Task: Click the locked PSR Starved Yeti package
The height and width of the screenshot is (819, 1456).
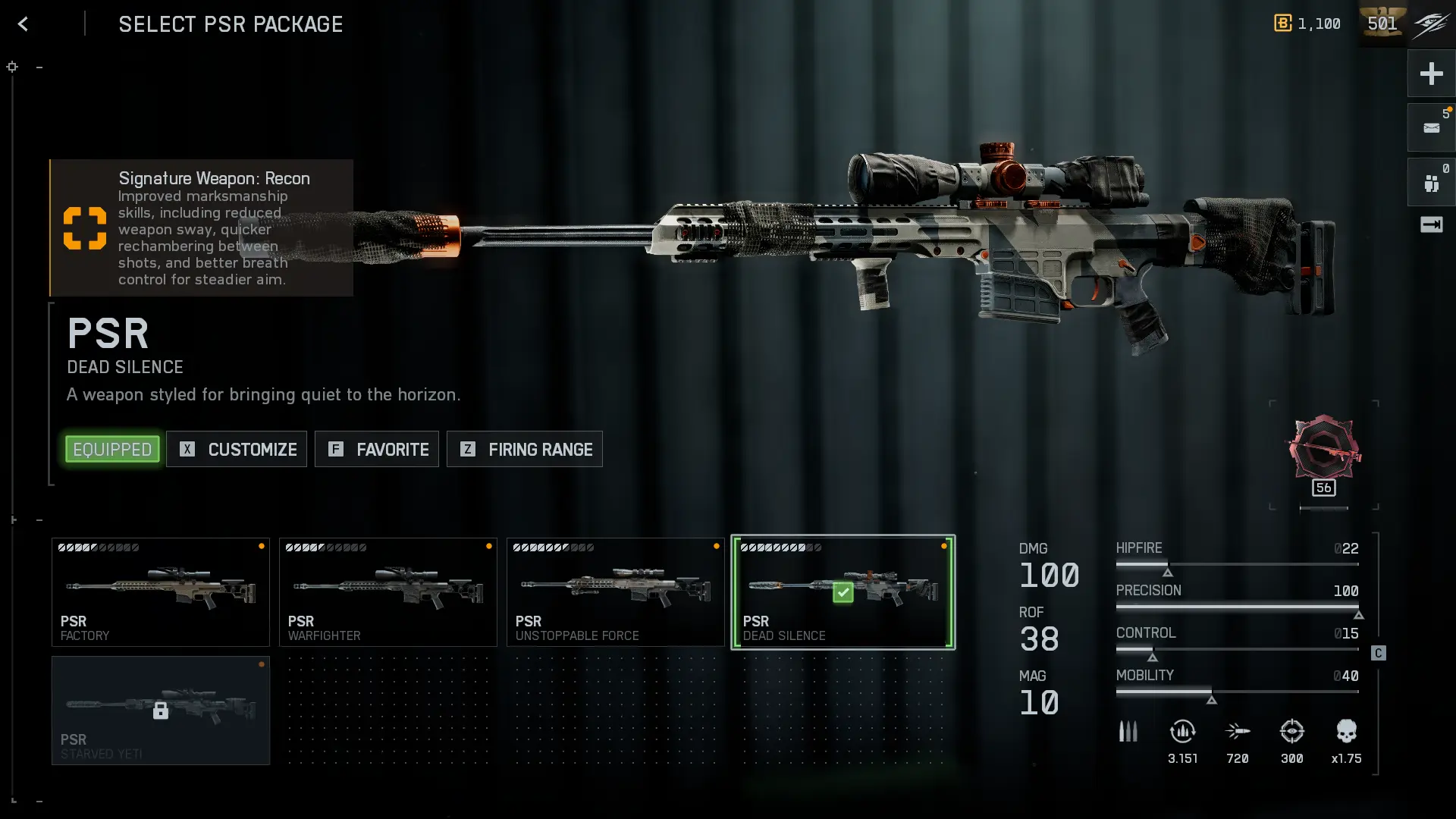Action: pyautogui.click(x=161, y=711)
